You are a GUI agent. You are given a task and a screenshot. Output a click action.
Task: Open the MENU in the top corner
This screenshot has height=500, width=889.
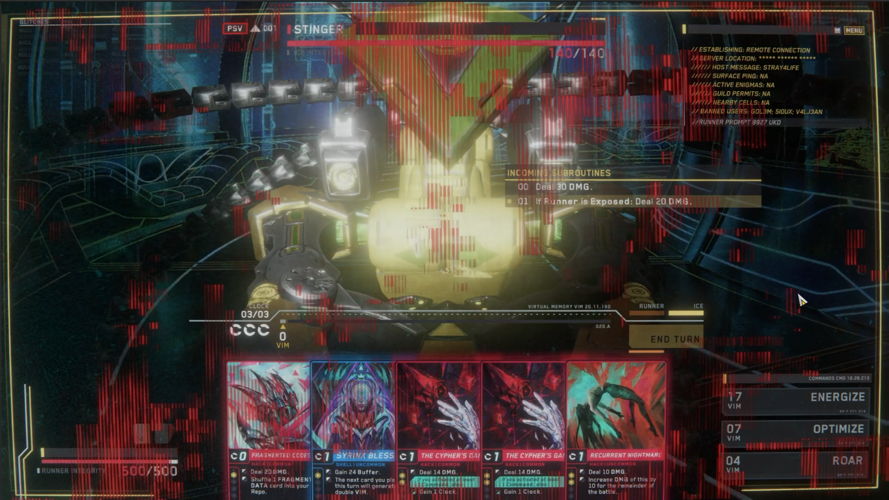(x=851, y=30)
